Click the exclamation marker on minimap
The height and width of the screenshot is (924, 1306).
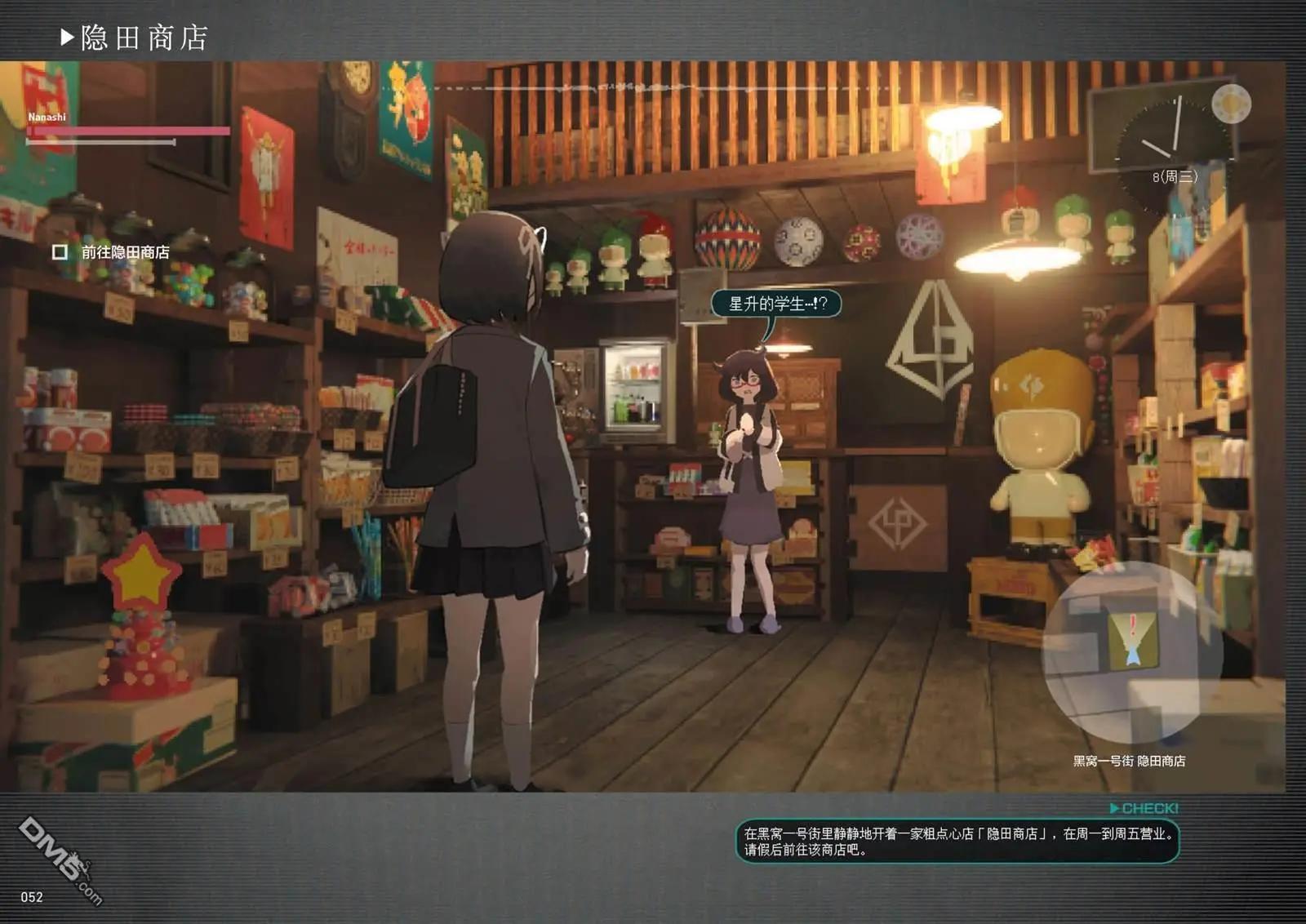coord(1132,627)
